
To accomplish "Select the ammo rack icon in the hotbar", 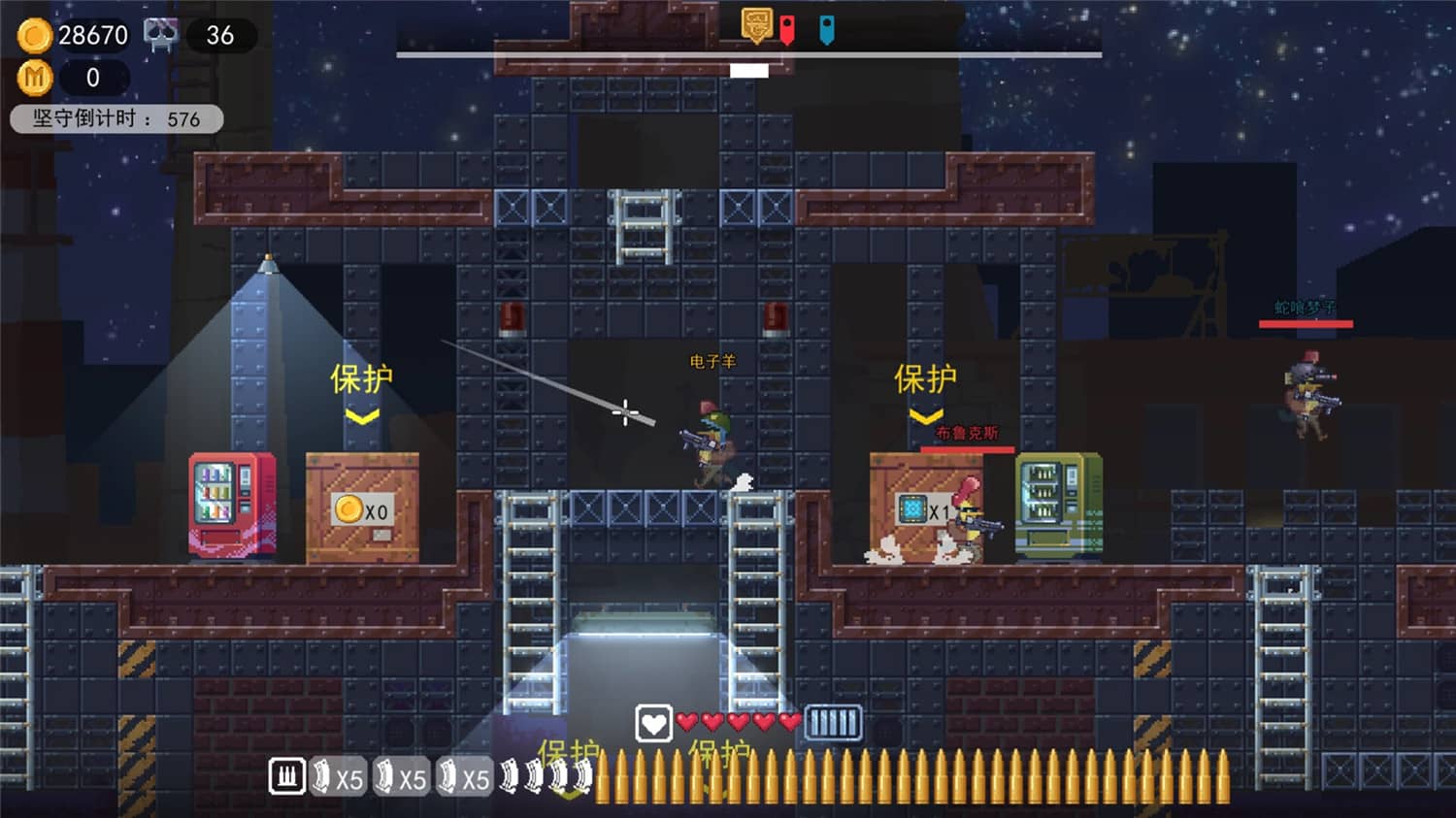I will coord(286,777).
